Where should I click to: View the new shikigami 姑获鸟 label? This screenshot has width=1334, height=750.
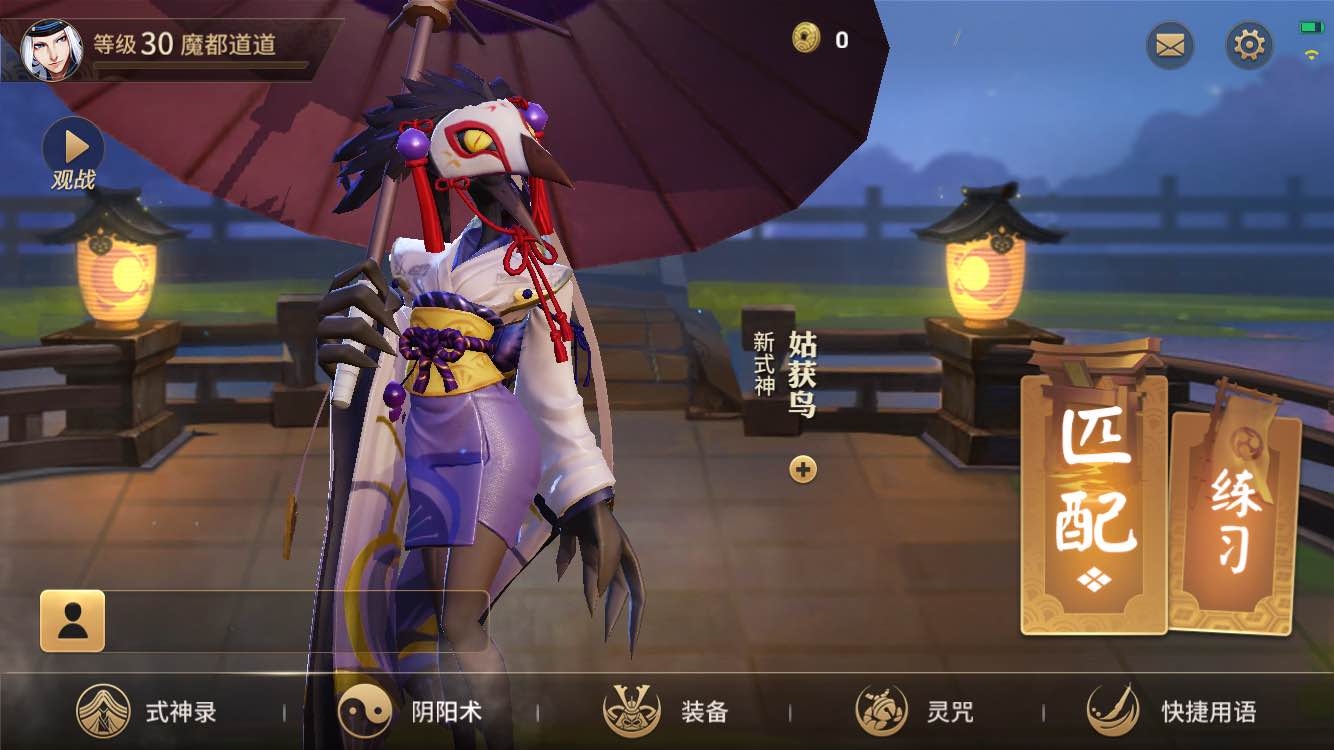point(802,373)
